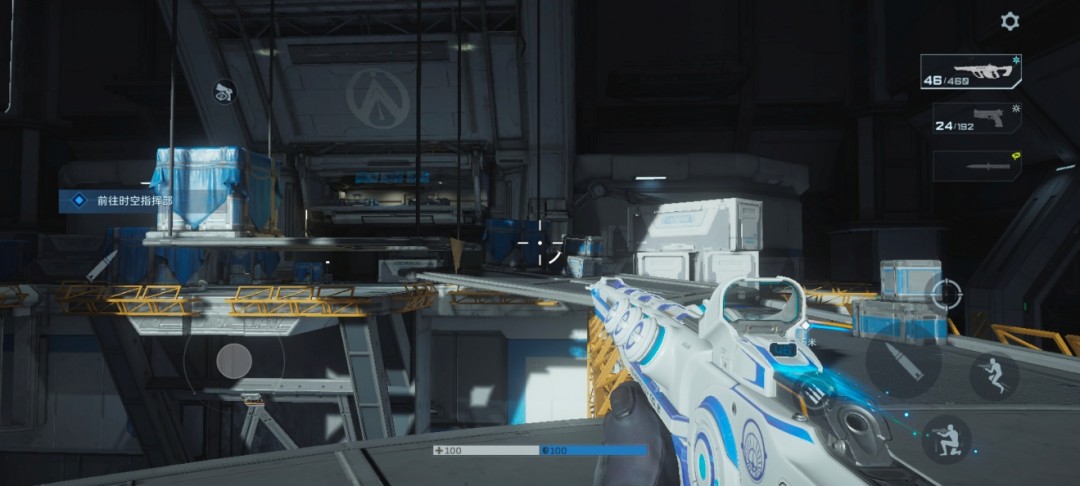Toggle the weapon view eye icon
This screenshot has height=486, width=1080.
click(224, 91)
